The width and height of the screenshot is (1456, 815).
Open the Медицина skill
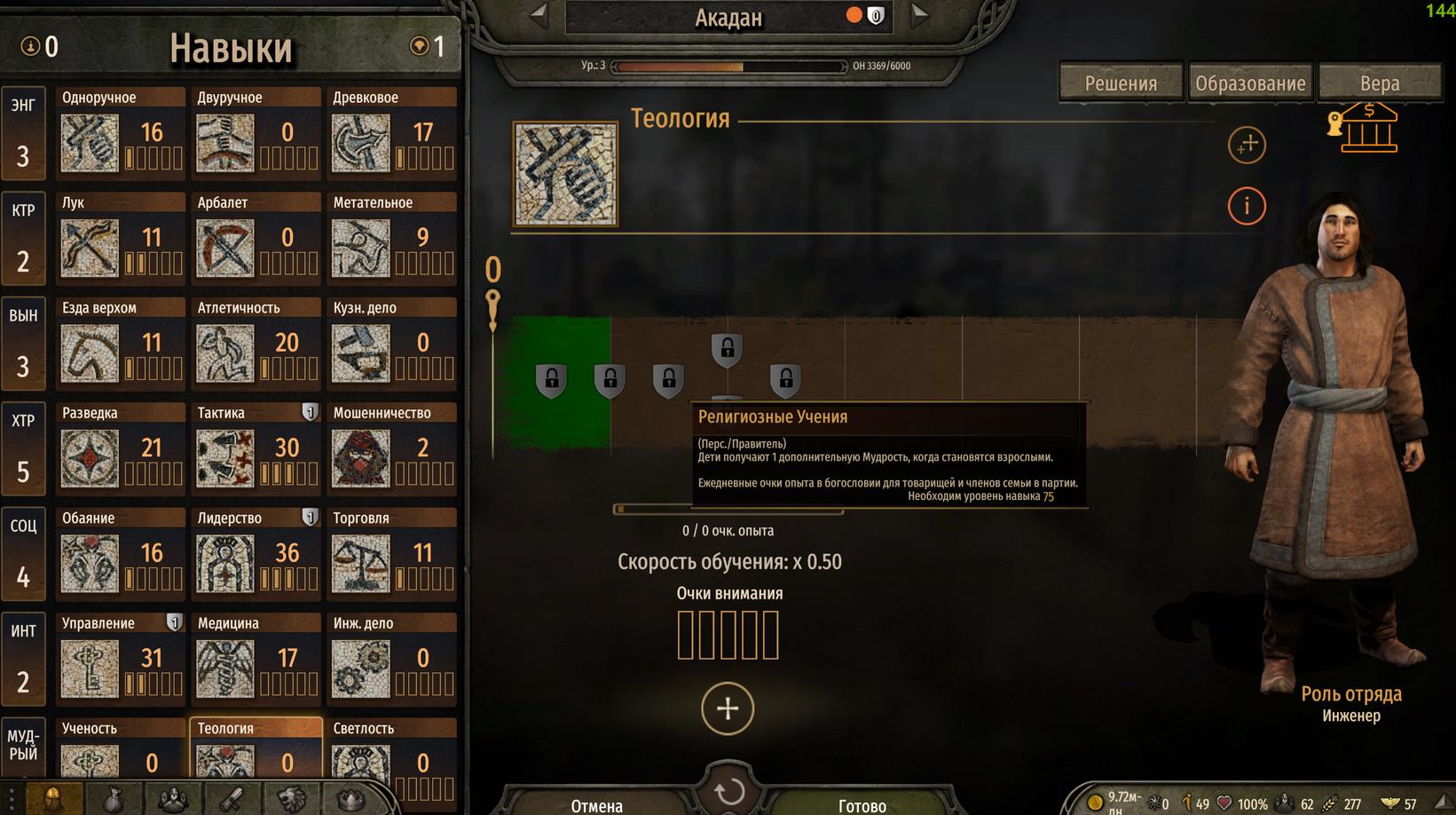[x=256, y=659]
